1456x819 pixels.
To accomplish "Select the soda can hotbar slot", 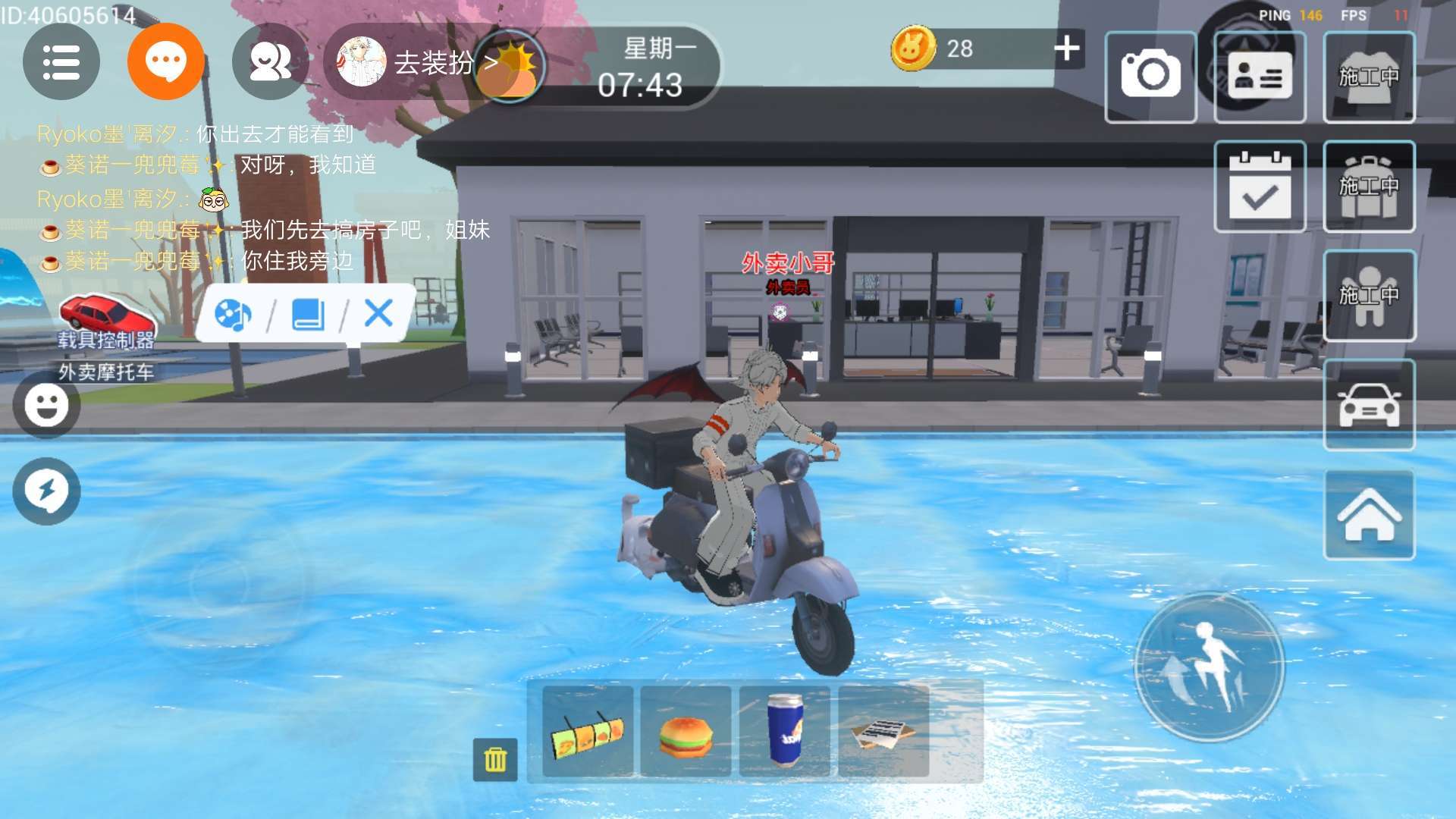I will [x=785, y=732].
